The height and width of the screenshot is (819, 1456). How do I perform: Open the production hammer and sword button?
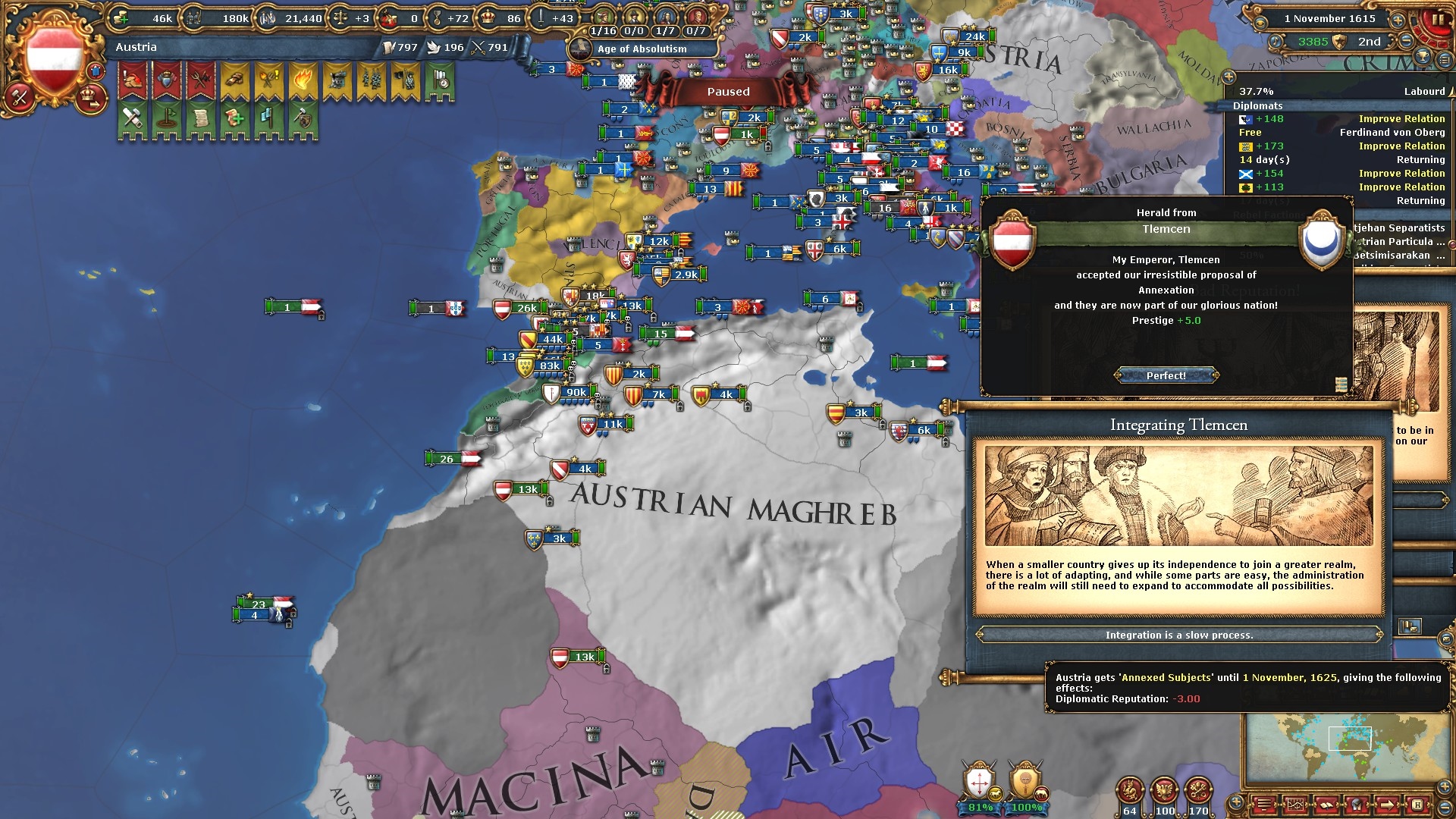coord(20,97)
